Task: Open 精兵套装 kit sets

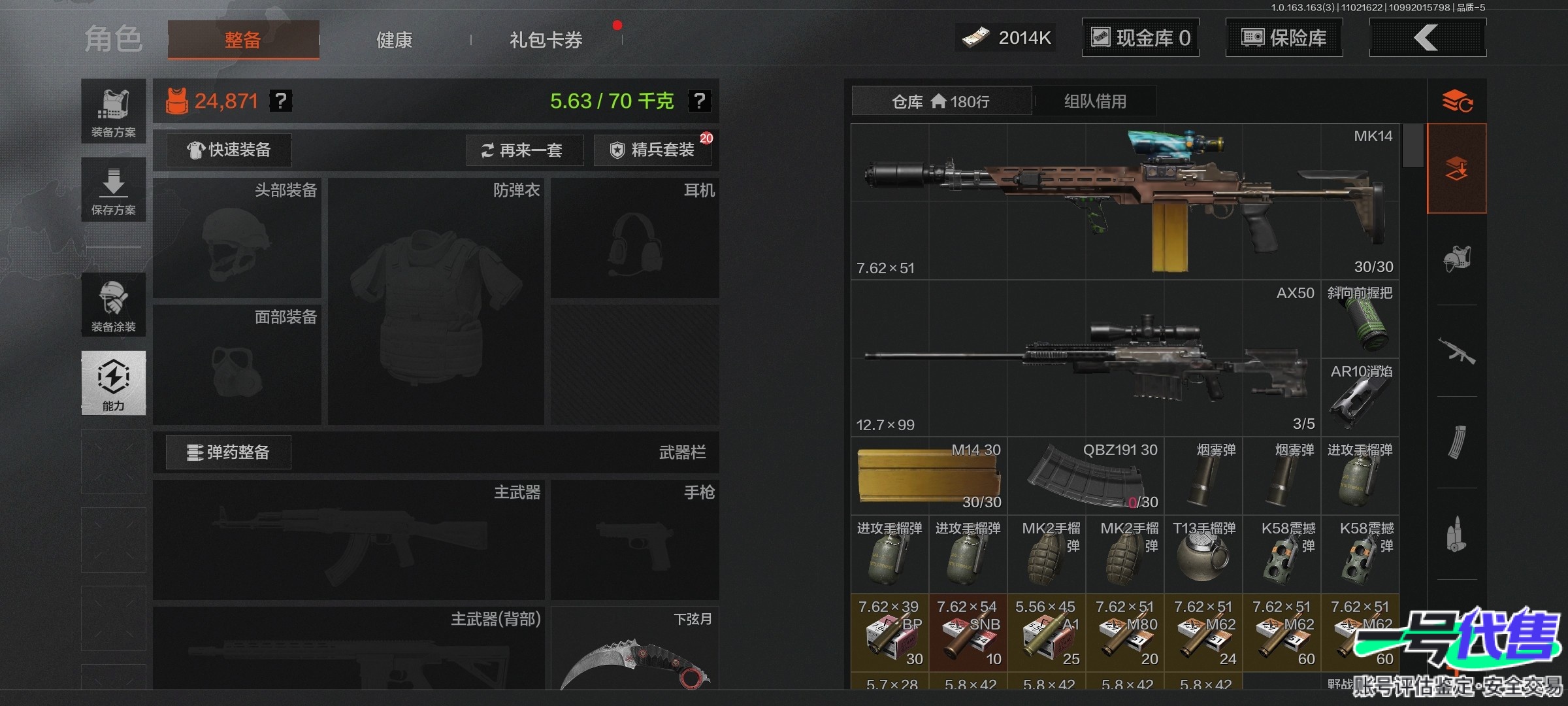Action: (653, 150)
